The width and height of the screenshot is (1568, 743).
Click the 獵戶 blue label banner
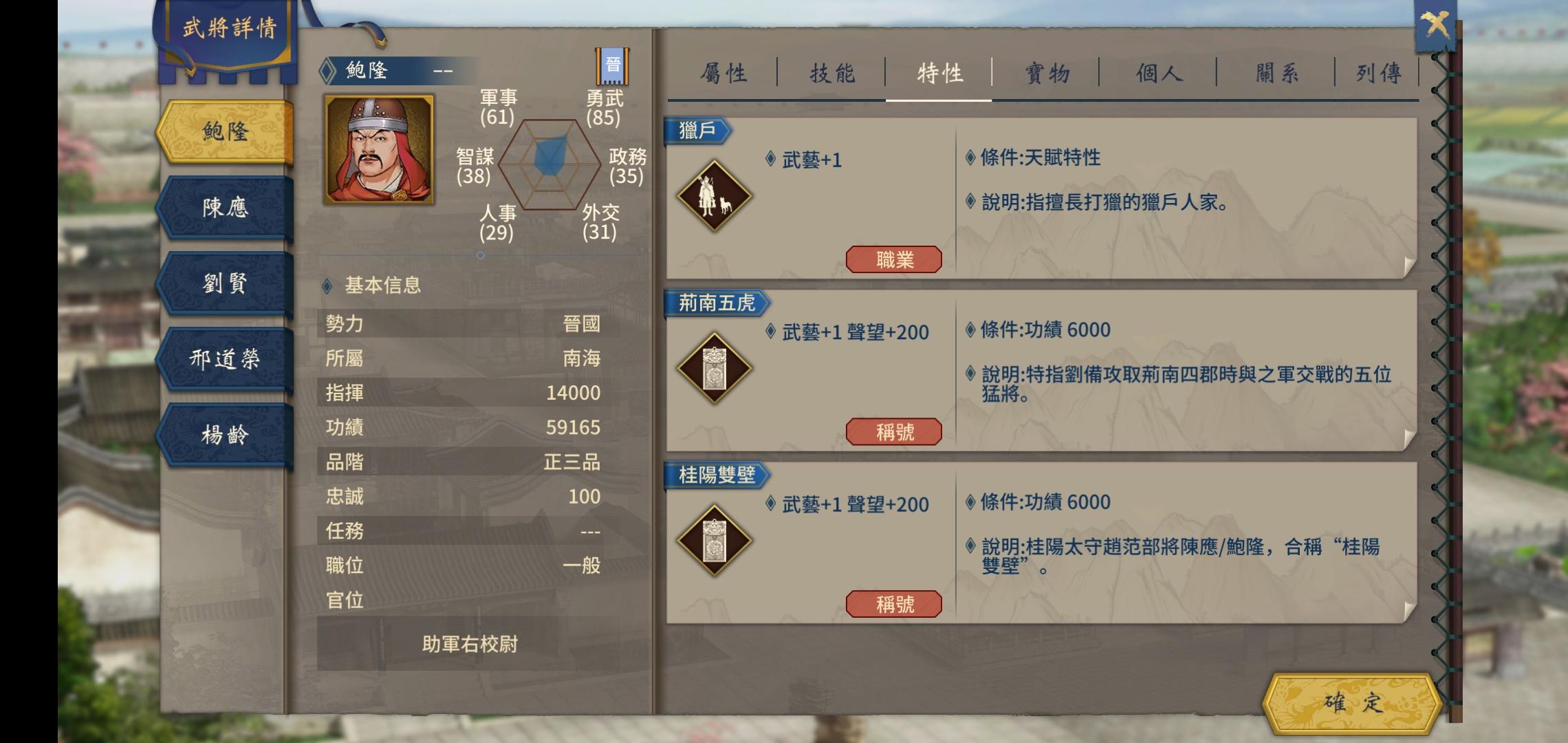697,129
